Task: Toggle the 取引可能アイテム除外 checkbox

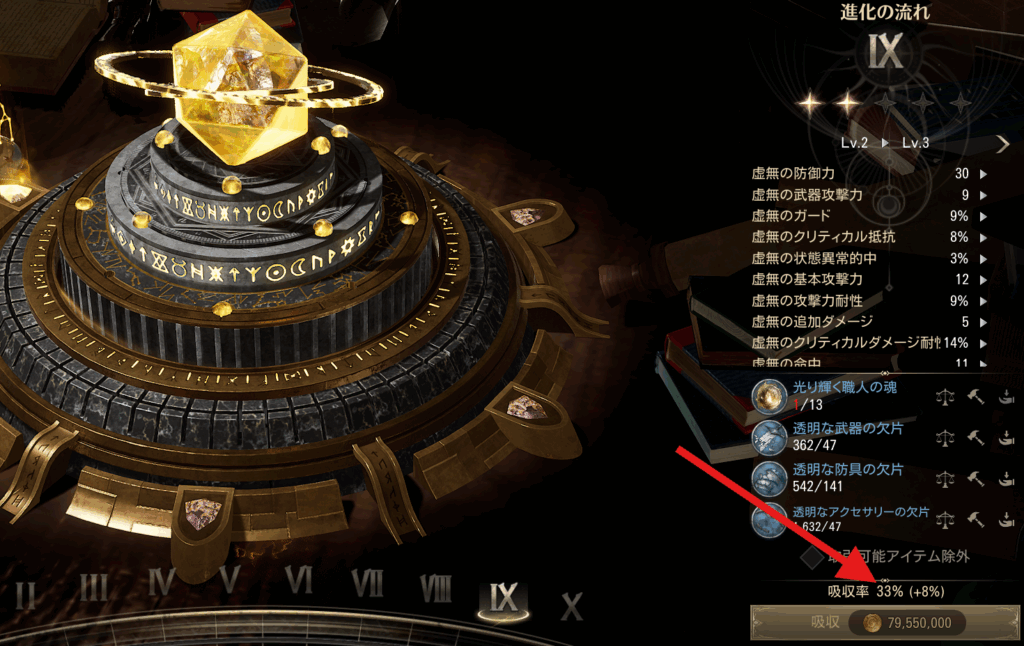Action: (812, 554)
